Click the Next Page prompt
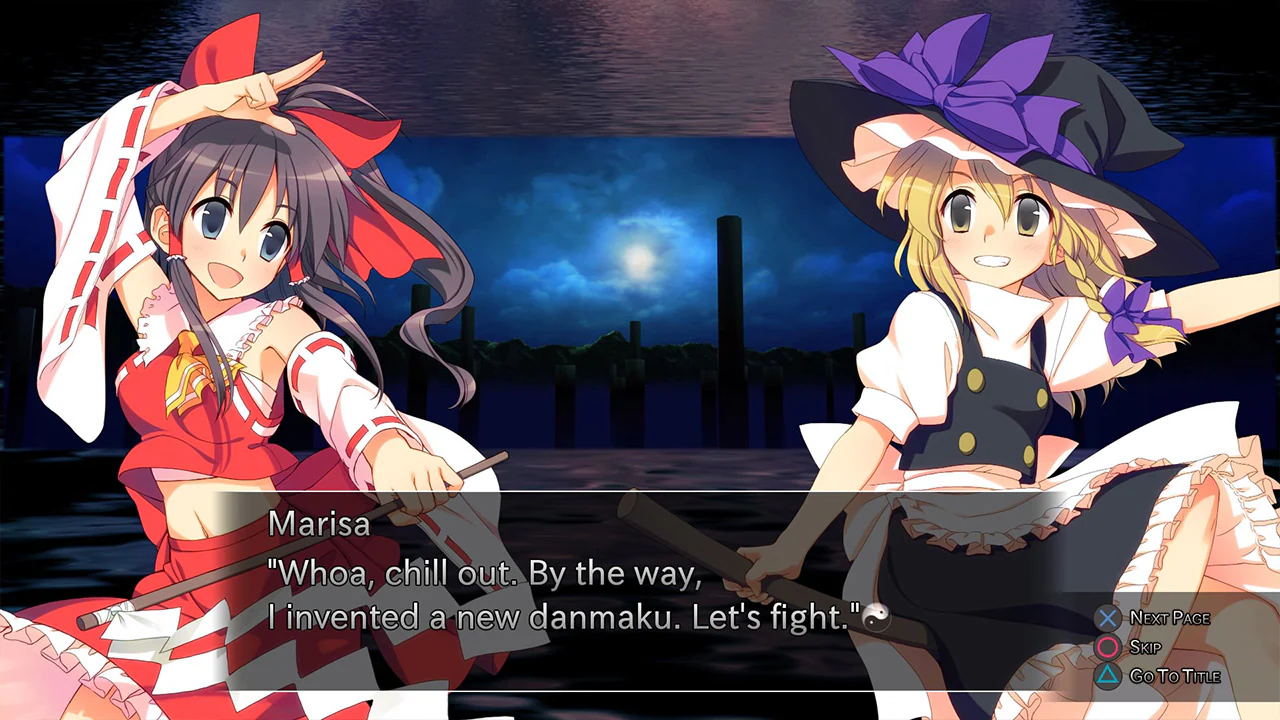The width and height of the screenshot is (1280, 720). coord(1168,618)
